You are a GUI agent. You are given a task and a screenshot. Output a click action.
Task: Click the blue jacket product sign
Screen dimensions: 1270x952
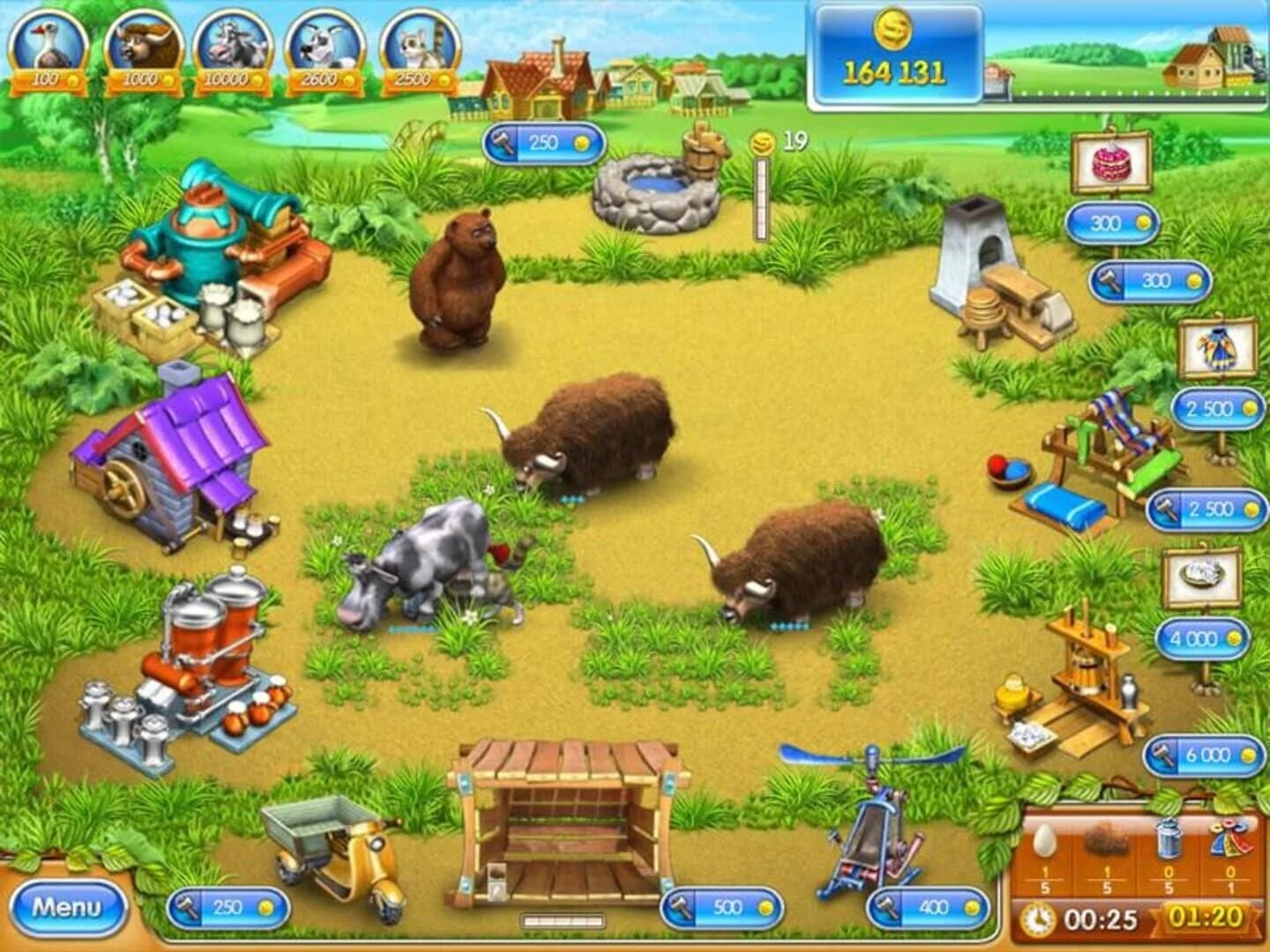coord(1216,347)
